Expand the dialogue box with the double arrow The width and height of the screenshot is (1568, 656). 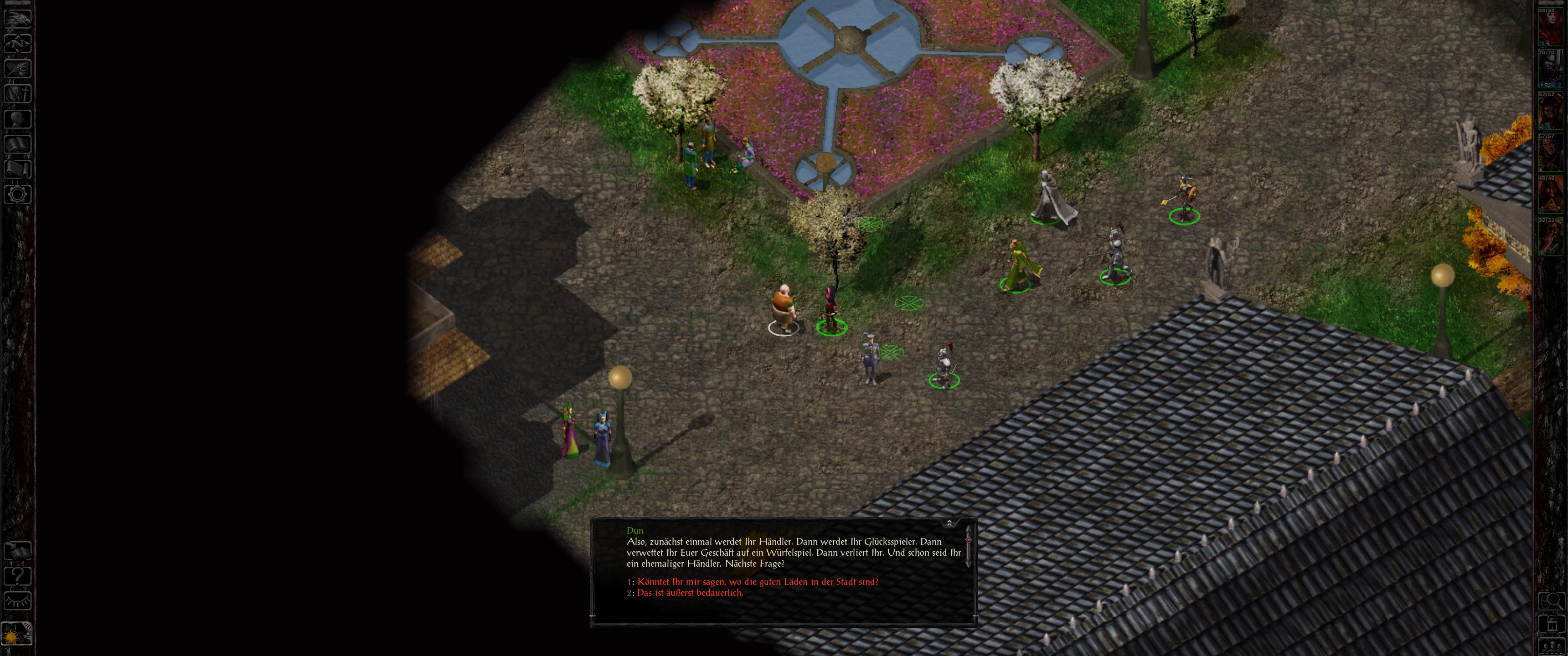pos(949,523)
